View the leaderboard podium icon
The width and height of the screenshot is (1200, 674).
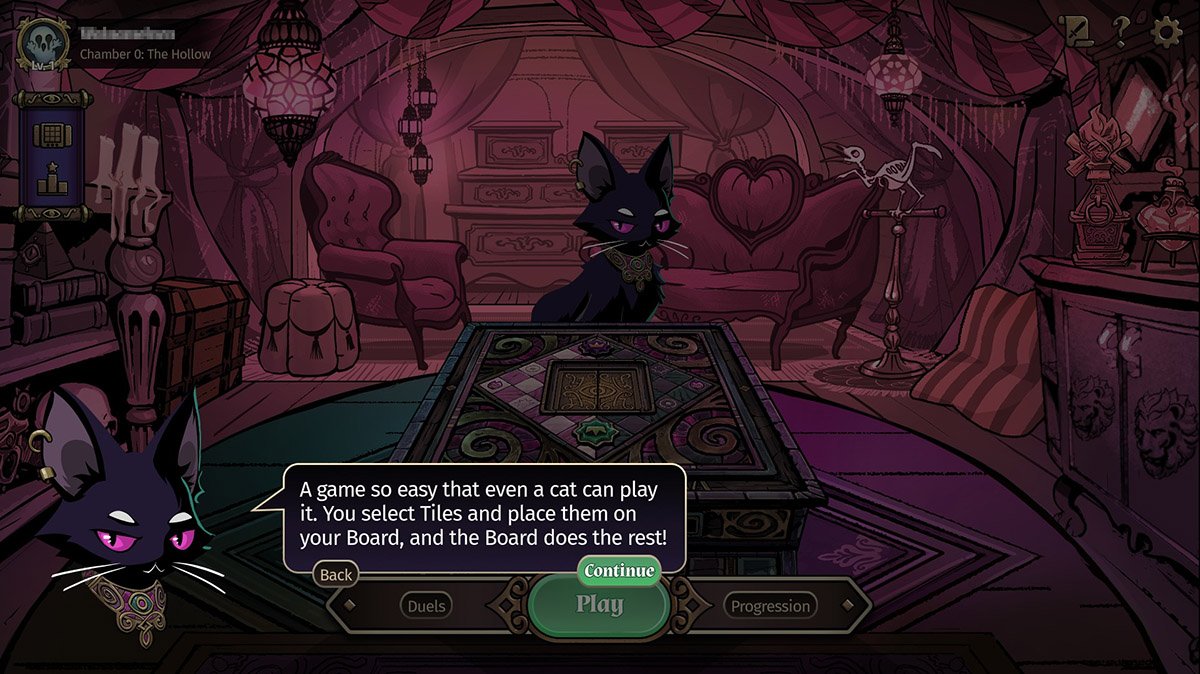47,180
